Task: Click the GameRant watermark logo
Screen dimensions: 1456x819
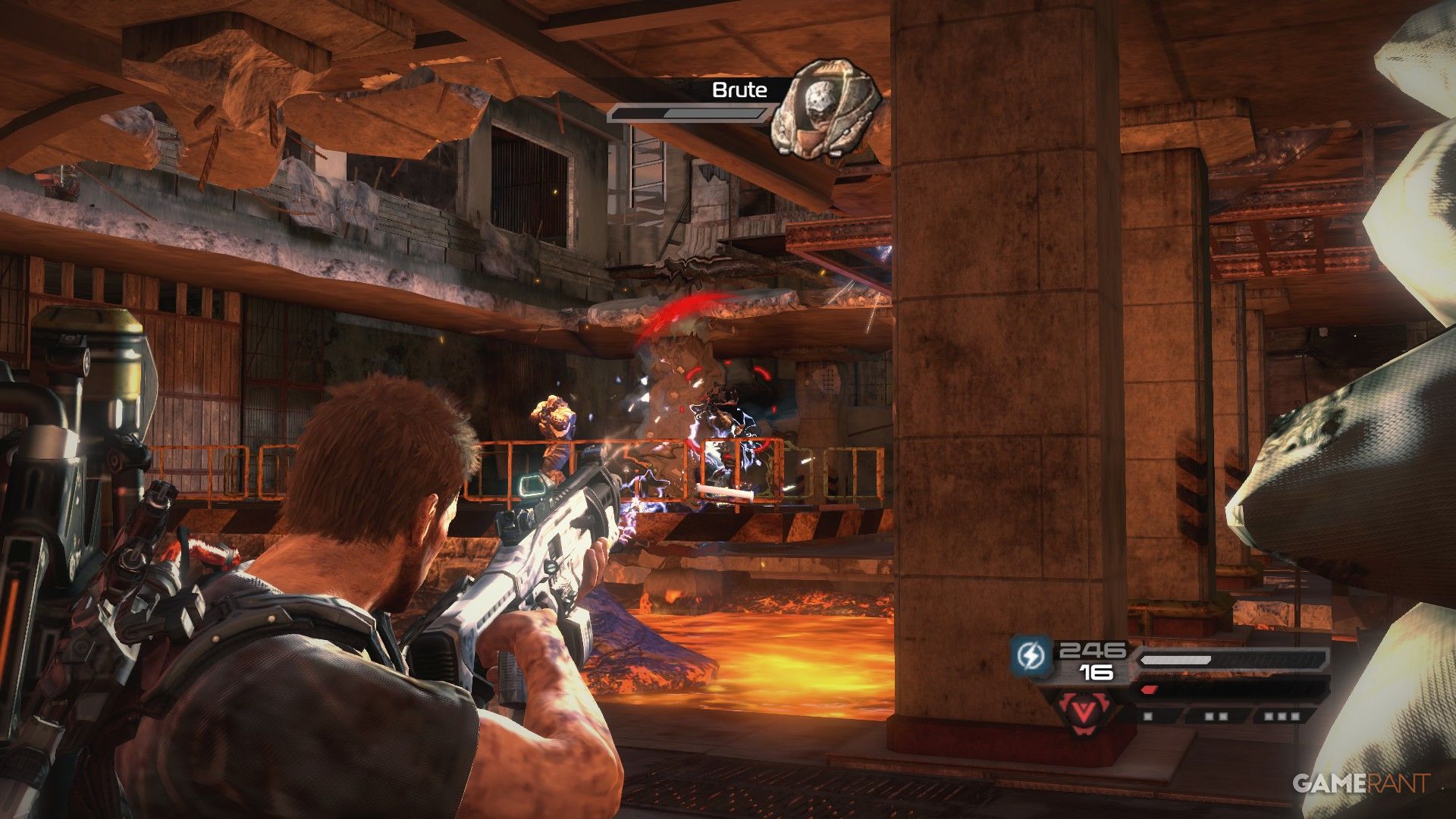Action: click(1360, 783)
